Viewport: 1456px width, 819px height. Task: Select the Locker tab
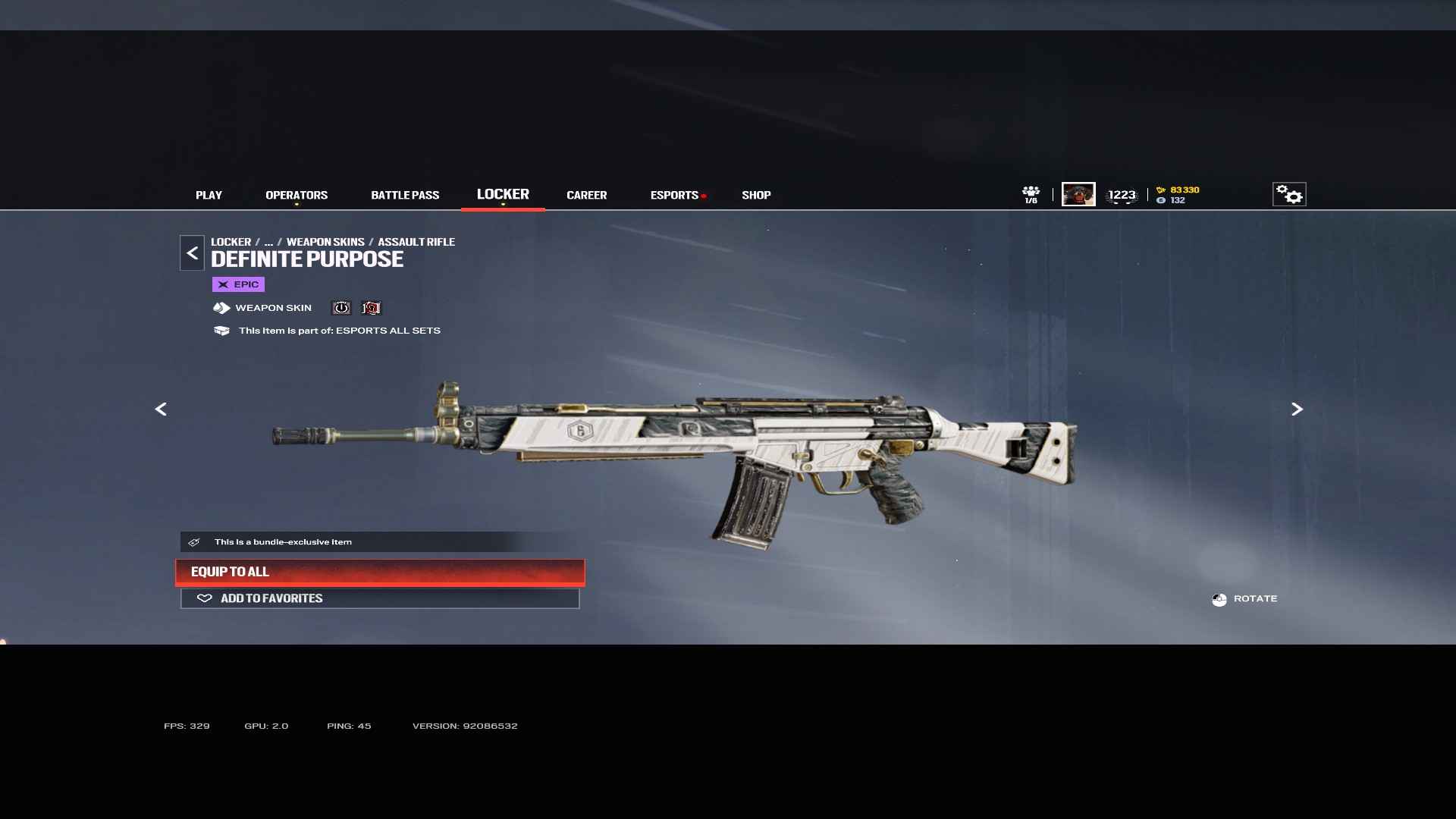(x=503, y=194)
